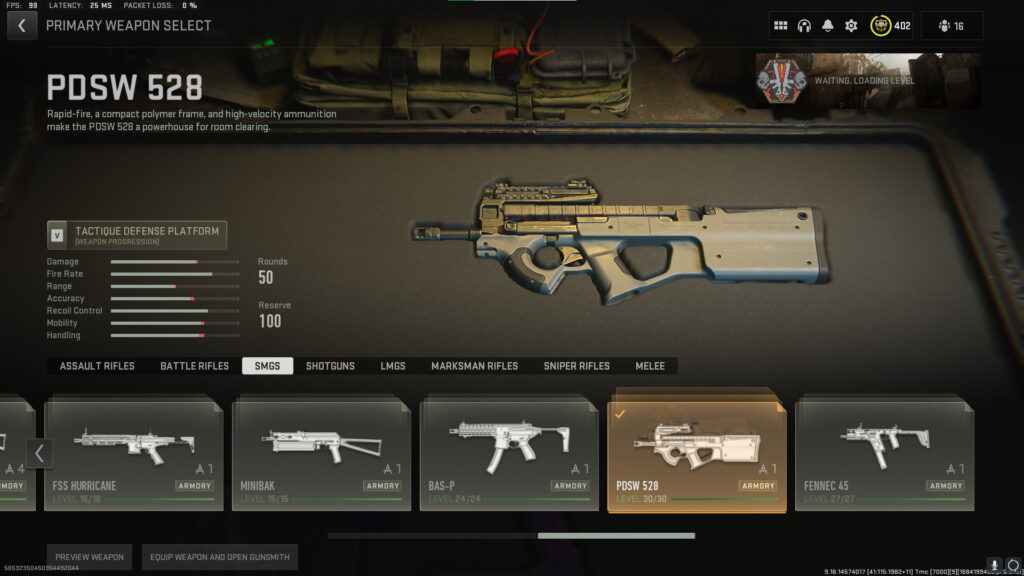
Task: Choose the Minibak weapon card
Action: coord(321,452)
